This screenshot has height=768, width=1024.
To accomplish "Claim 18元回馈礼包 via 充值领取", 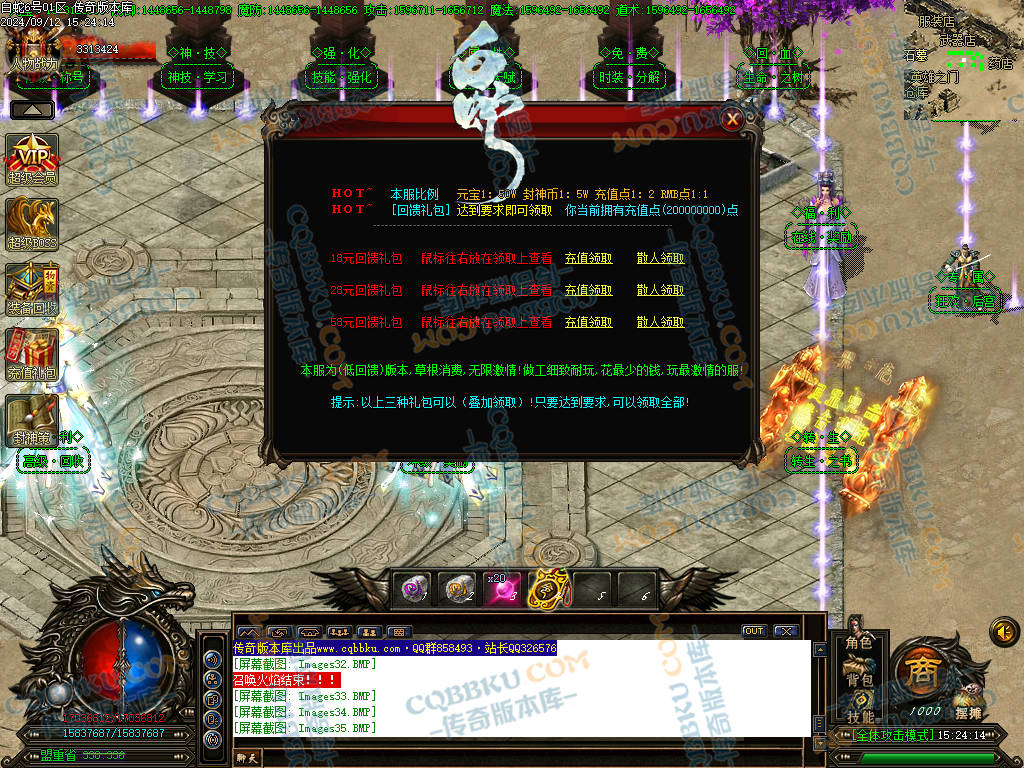I will (x=588, y=258).
